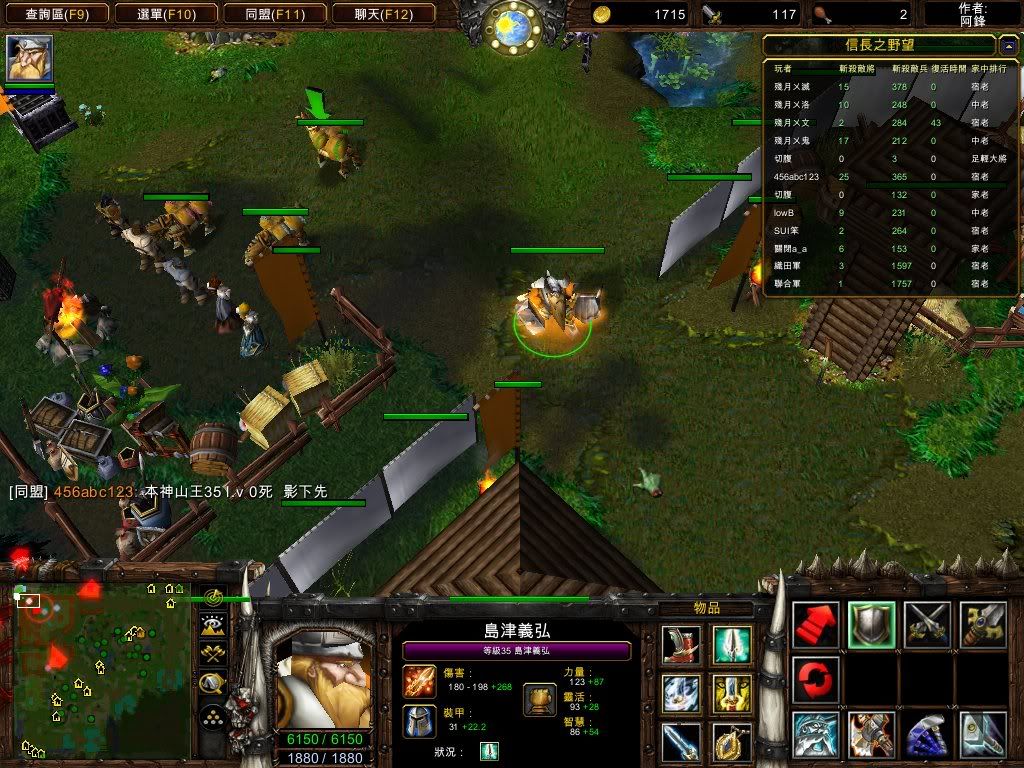Toggle minimap terrain display with the eye button
Screen dimensions: 1024x768
coord(212,626)
